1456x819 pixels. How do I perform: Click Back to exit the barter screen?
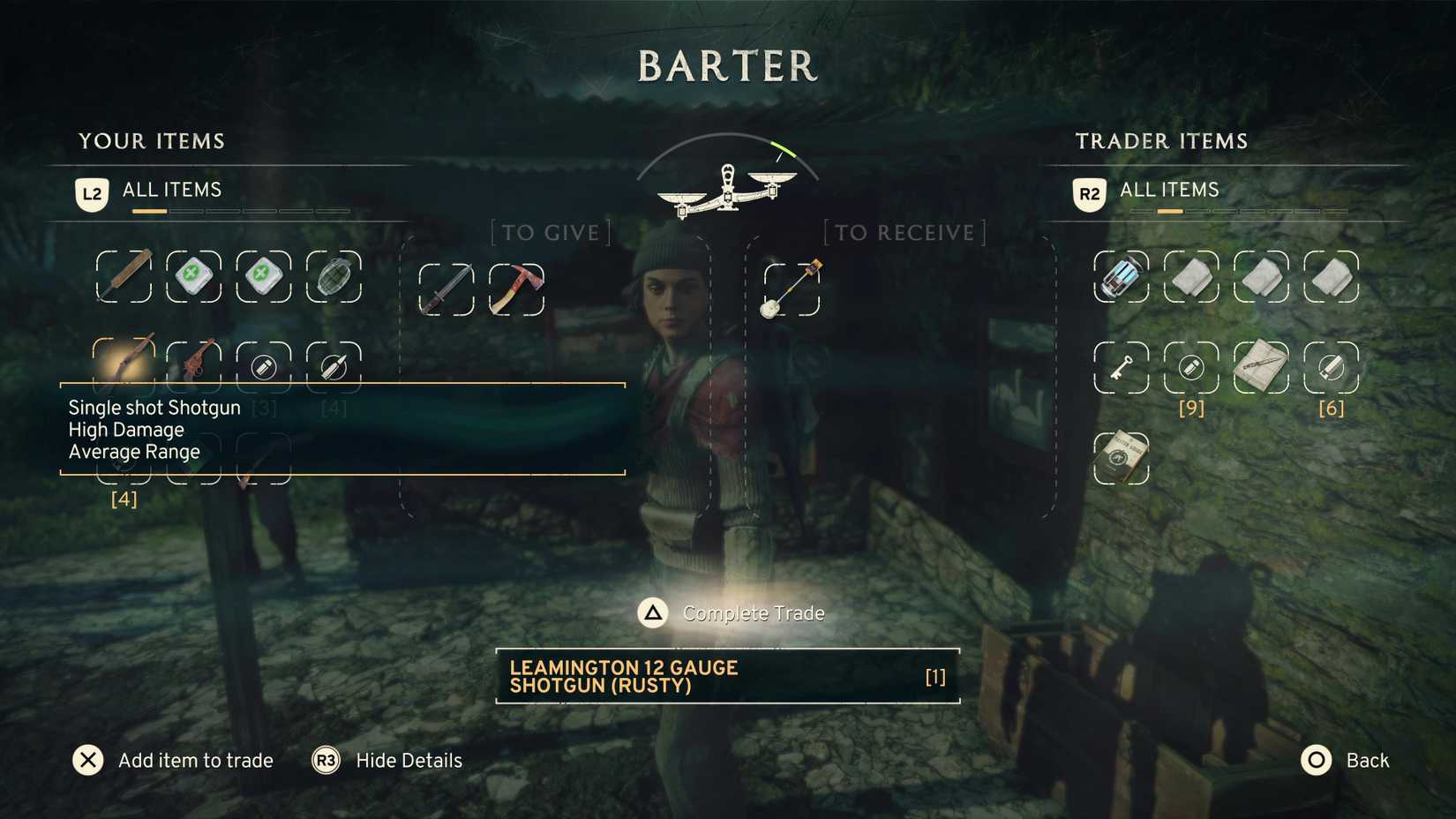[1346, 760]
